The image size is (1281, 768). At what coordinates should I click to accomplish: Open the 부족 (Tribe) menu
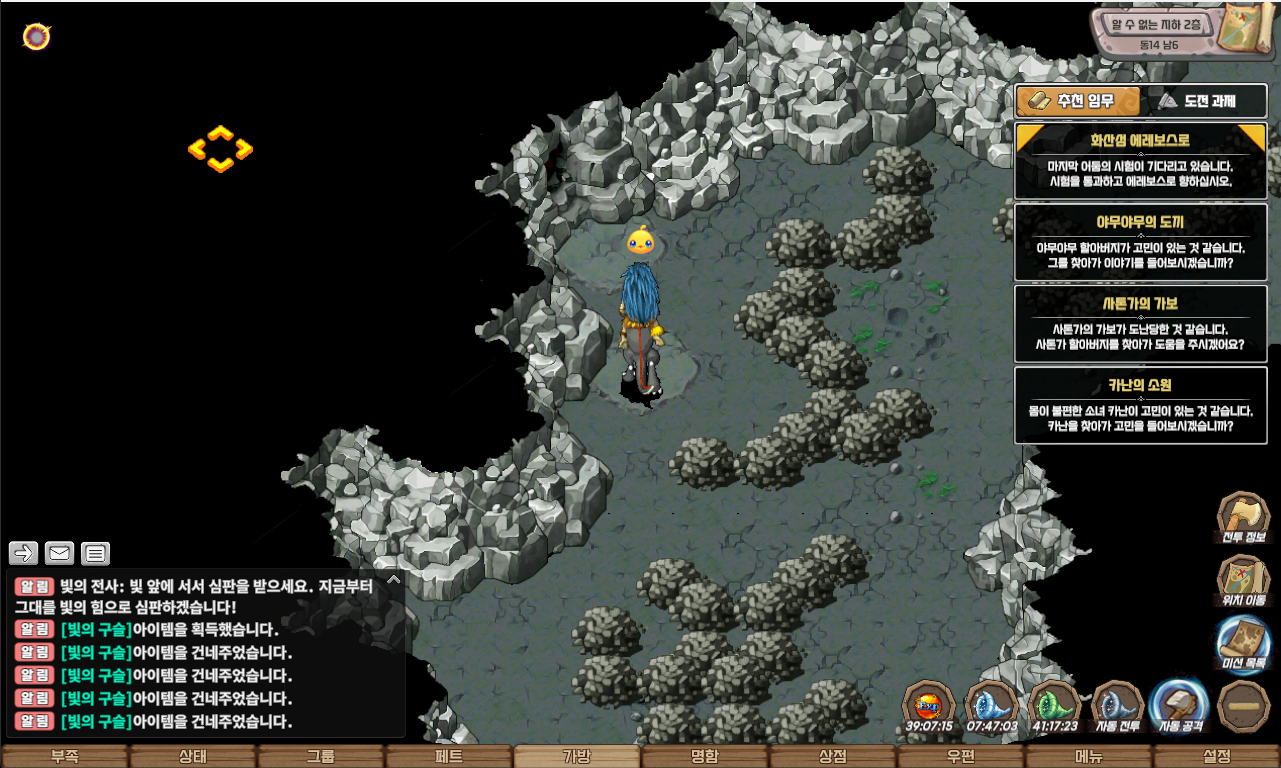point(65,756)
